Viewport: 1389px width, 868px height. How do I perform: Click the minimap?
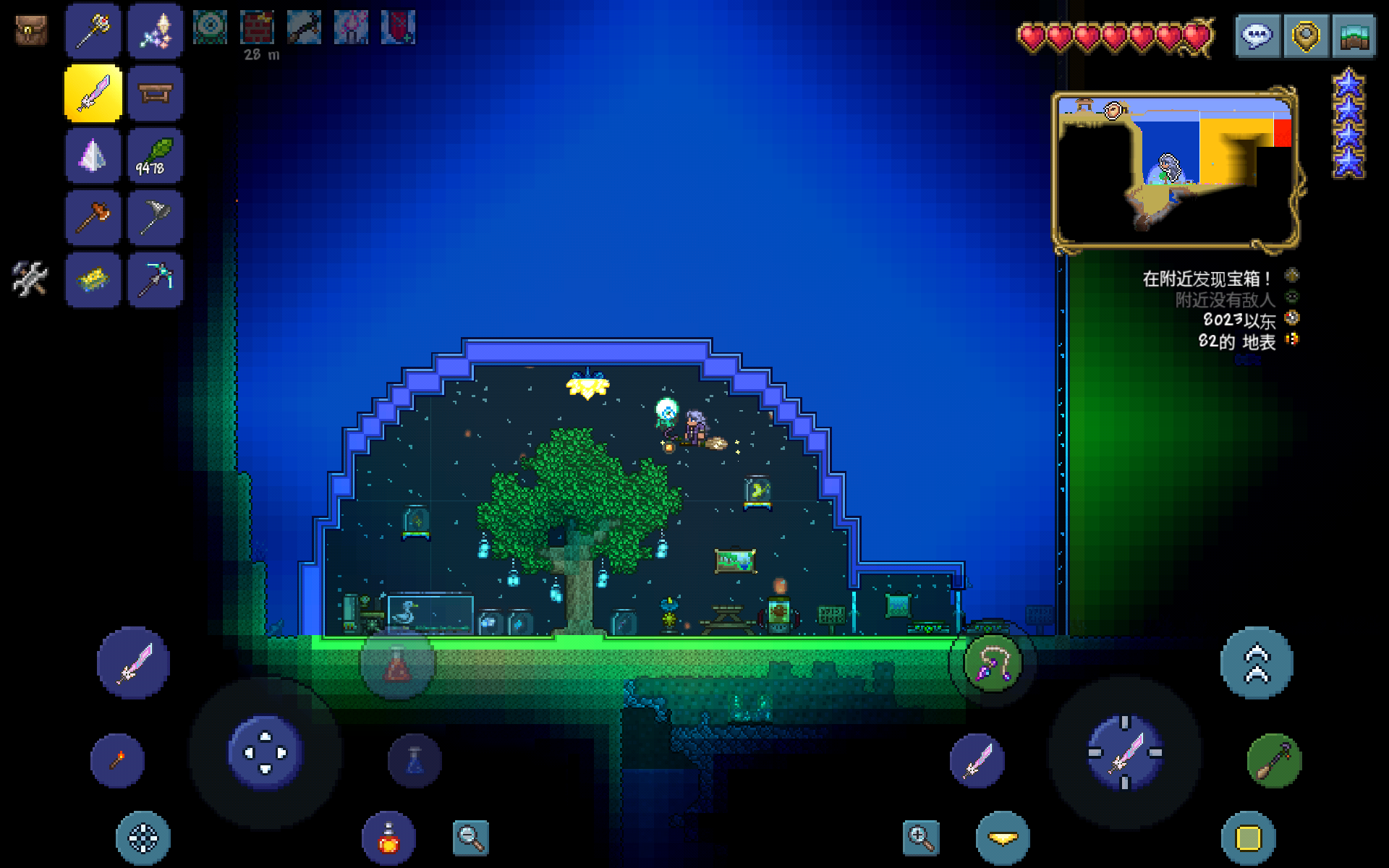coord(1175,169)
